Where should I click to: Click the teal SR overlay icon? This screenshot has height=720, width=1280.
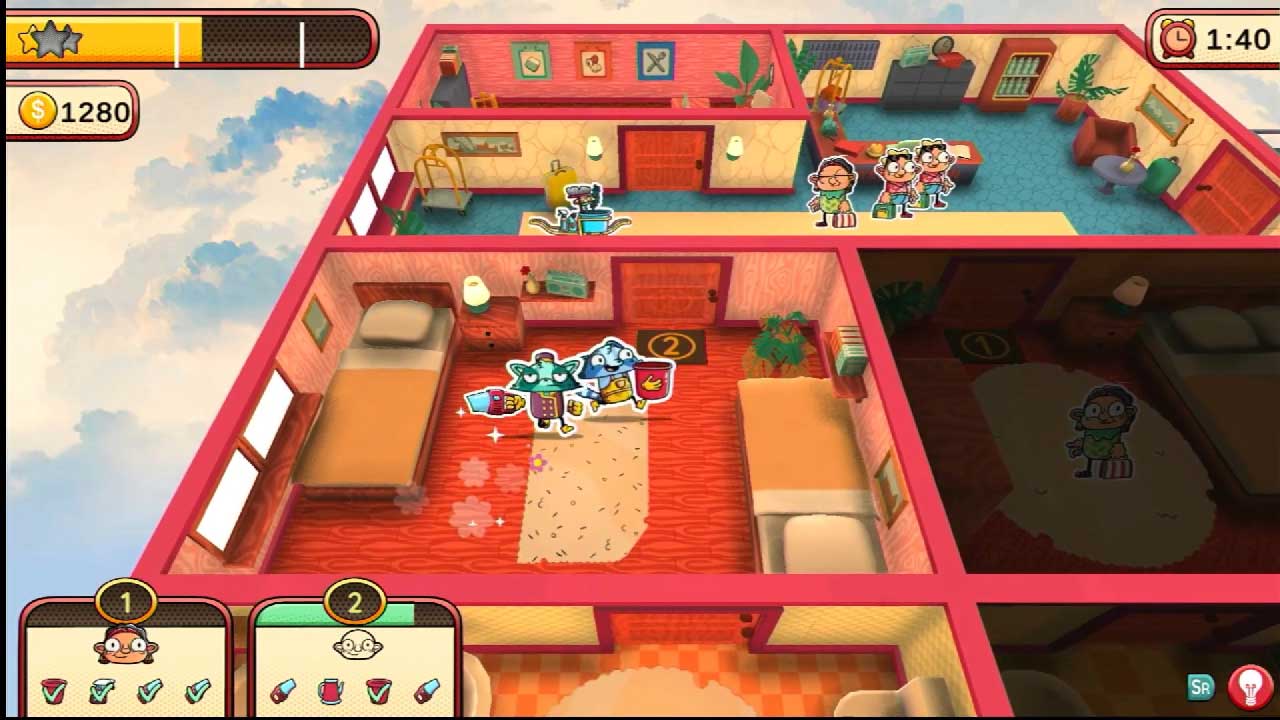point(1201,687)
